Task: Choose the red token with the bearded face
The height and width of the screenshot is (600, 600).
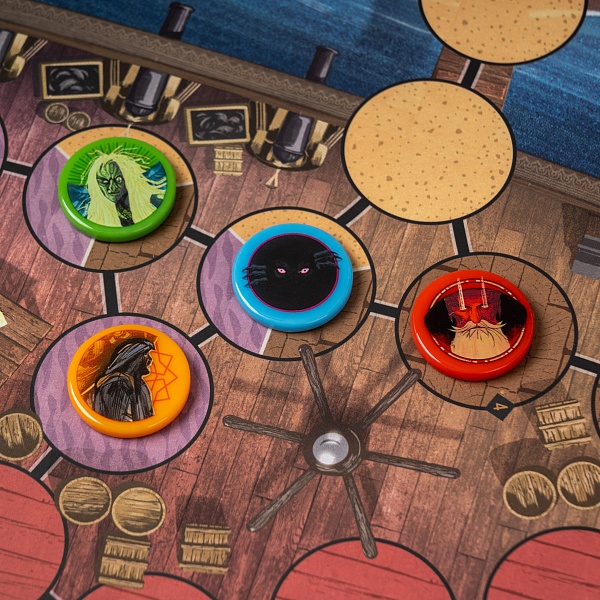Action: coord(473,324)
